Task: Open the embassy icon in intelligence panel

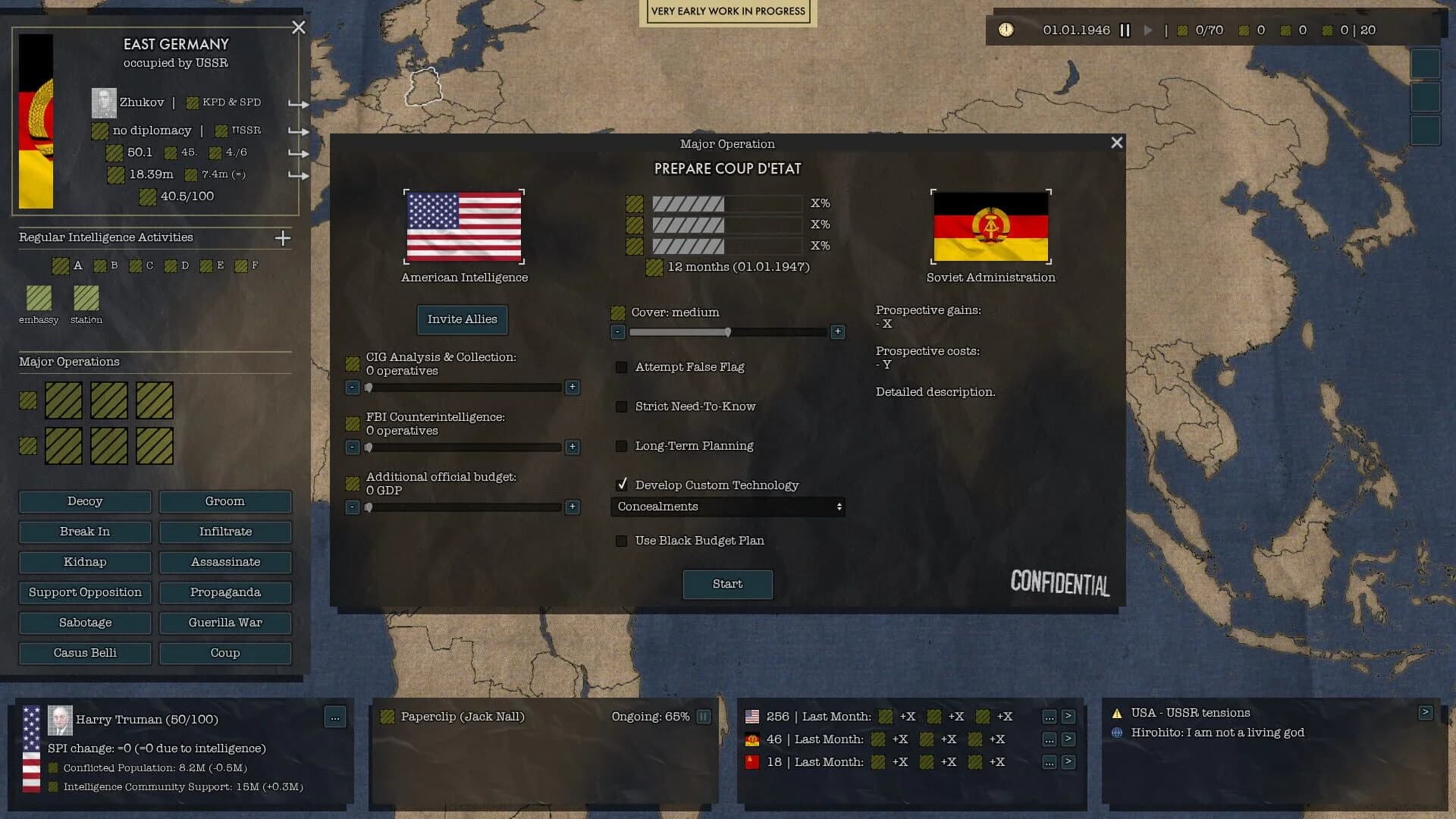Action: point(39,299)
